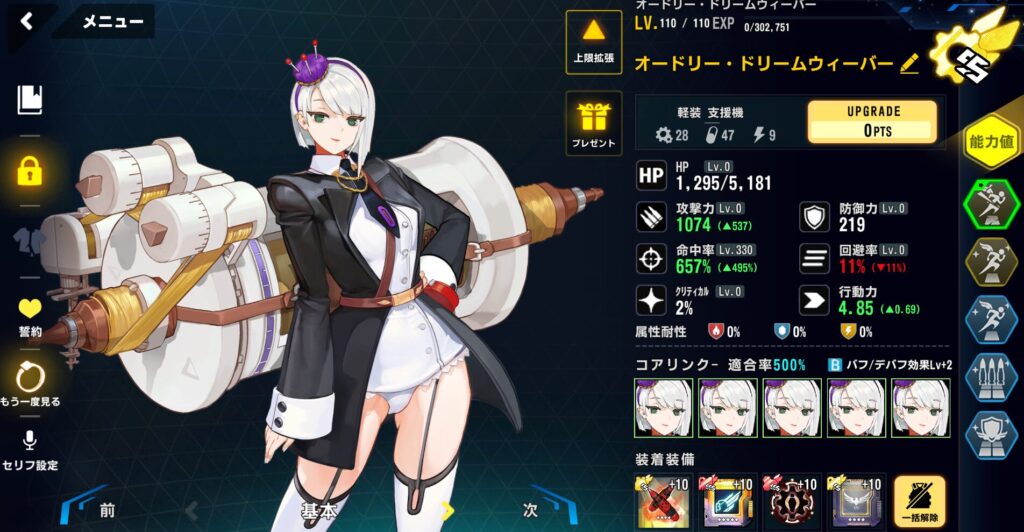Toggle the yellow padlock lock icon
Viewport: 1024px width, 532px height.
coord(30,169)
